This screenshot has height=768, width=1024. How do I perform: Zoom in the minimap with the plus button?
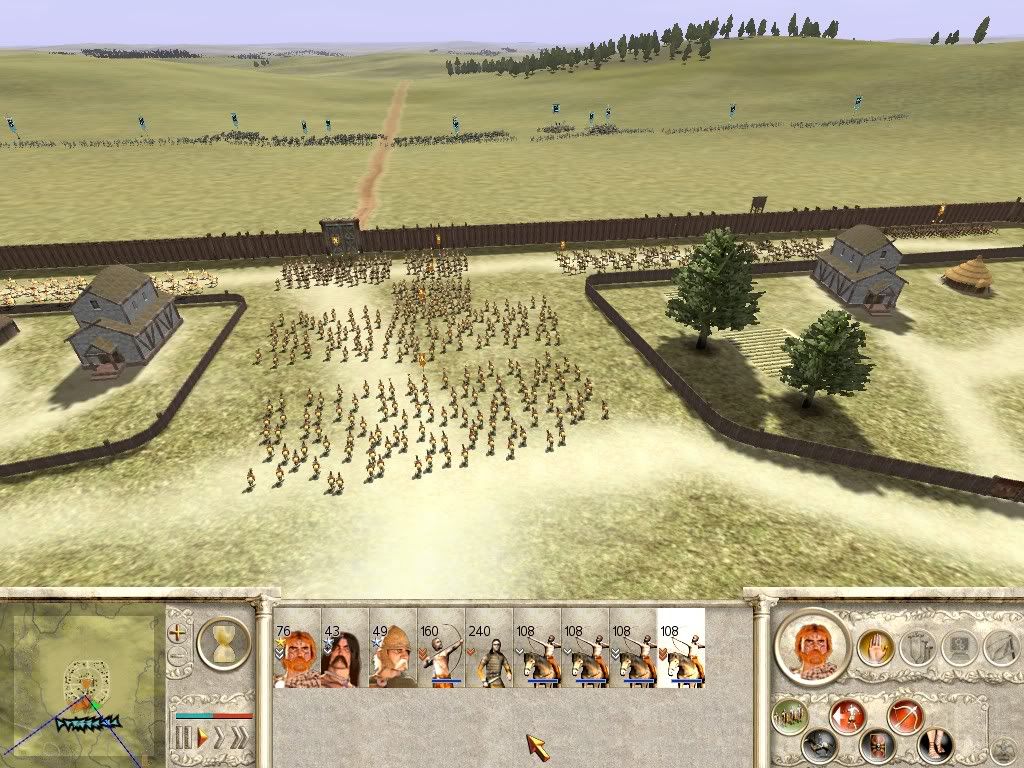179,633
